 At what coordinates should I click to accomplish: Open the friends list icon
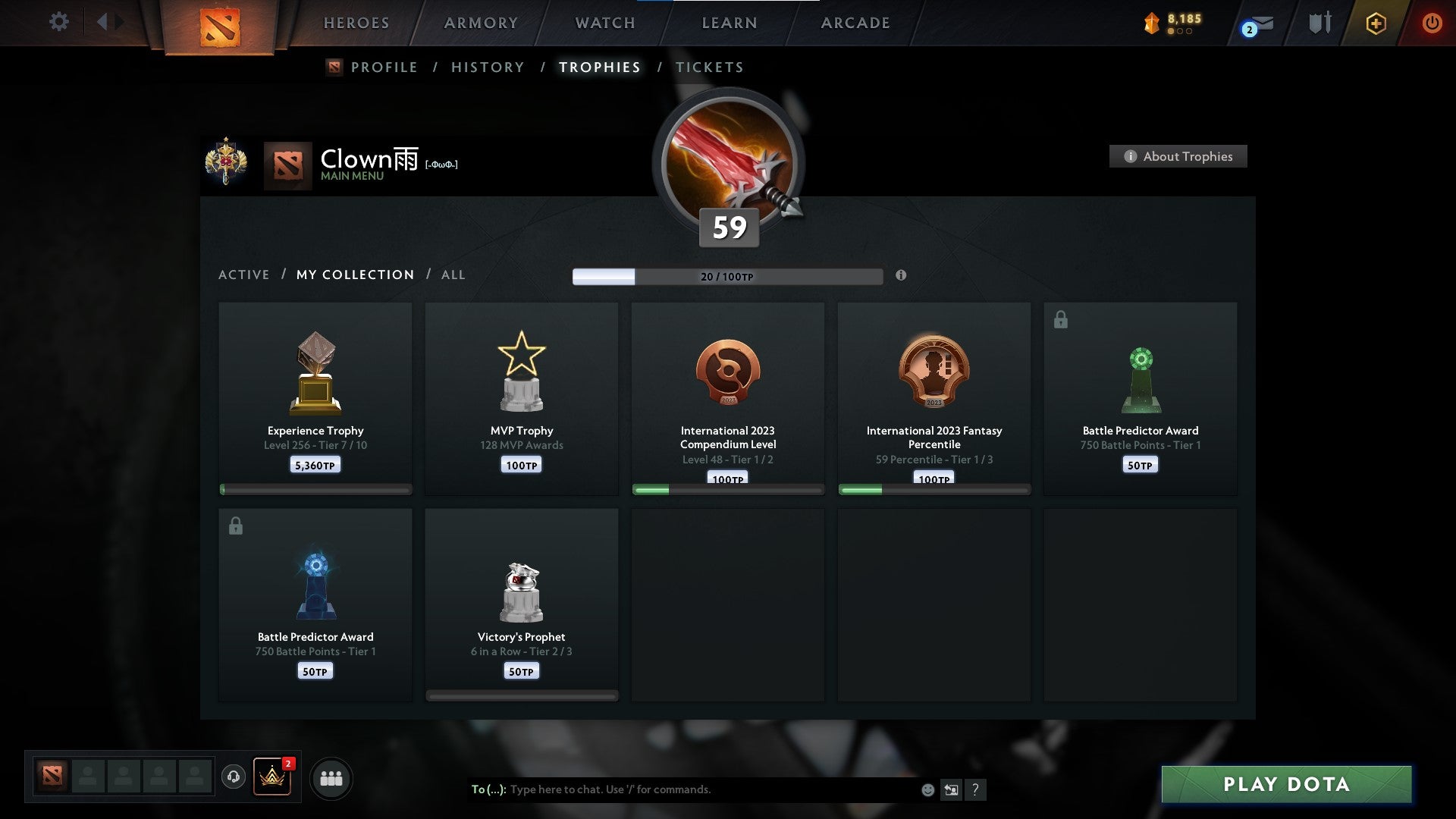click(331, 777)
